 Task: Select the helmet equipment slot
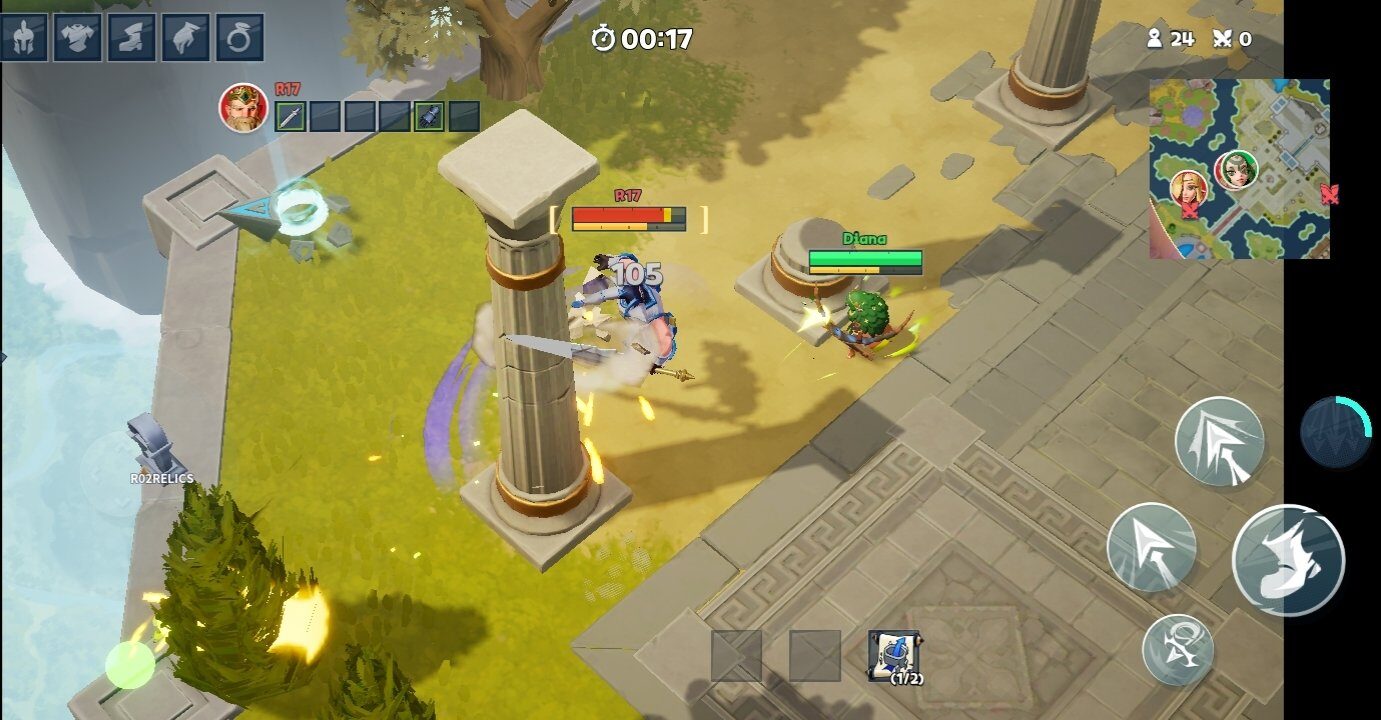tap(24, 37)
